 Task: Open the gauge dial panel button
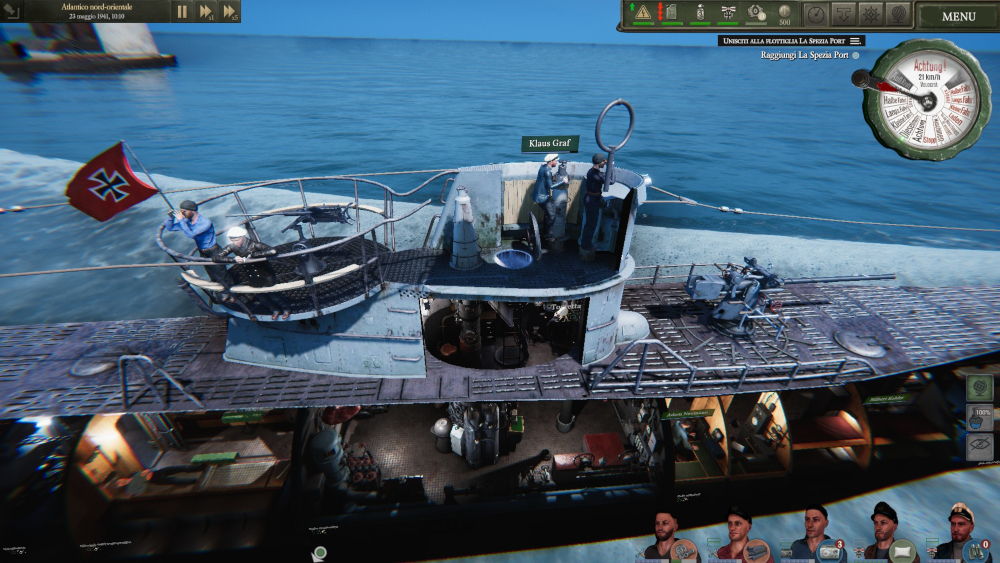coord(817,14)
